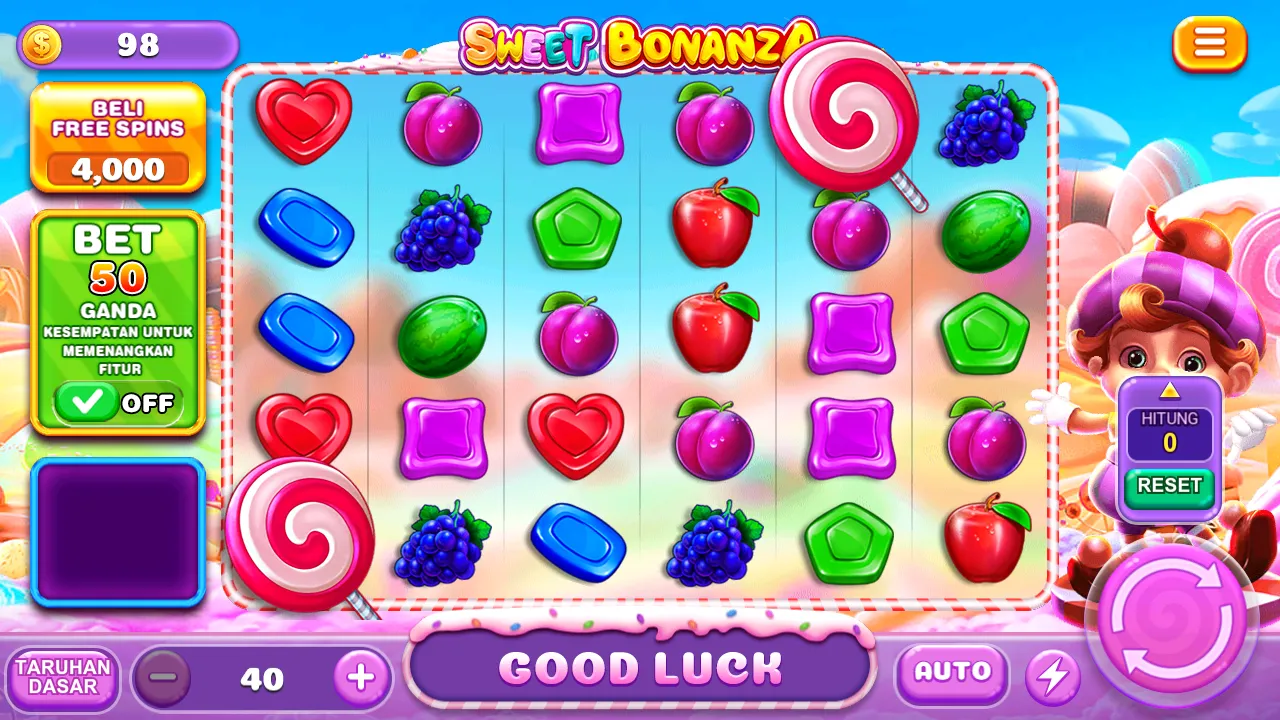Buy free spins for 4,000
1280x720 pixels.
pyautogui.click(x=118, y=168)
